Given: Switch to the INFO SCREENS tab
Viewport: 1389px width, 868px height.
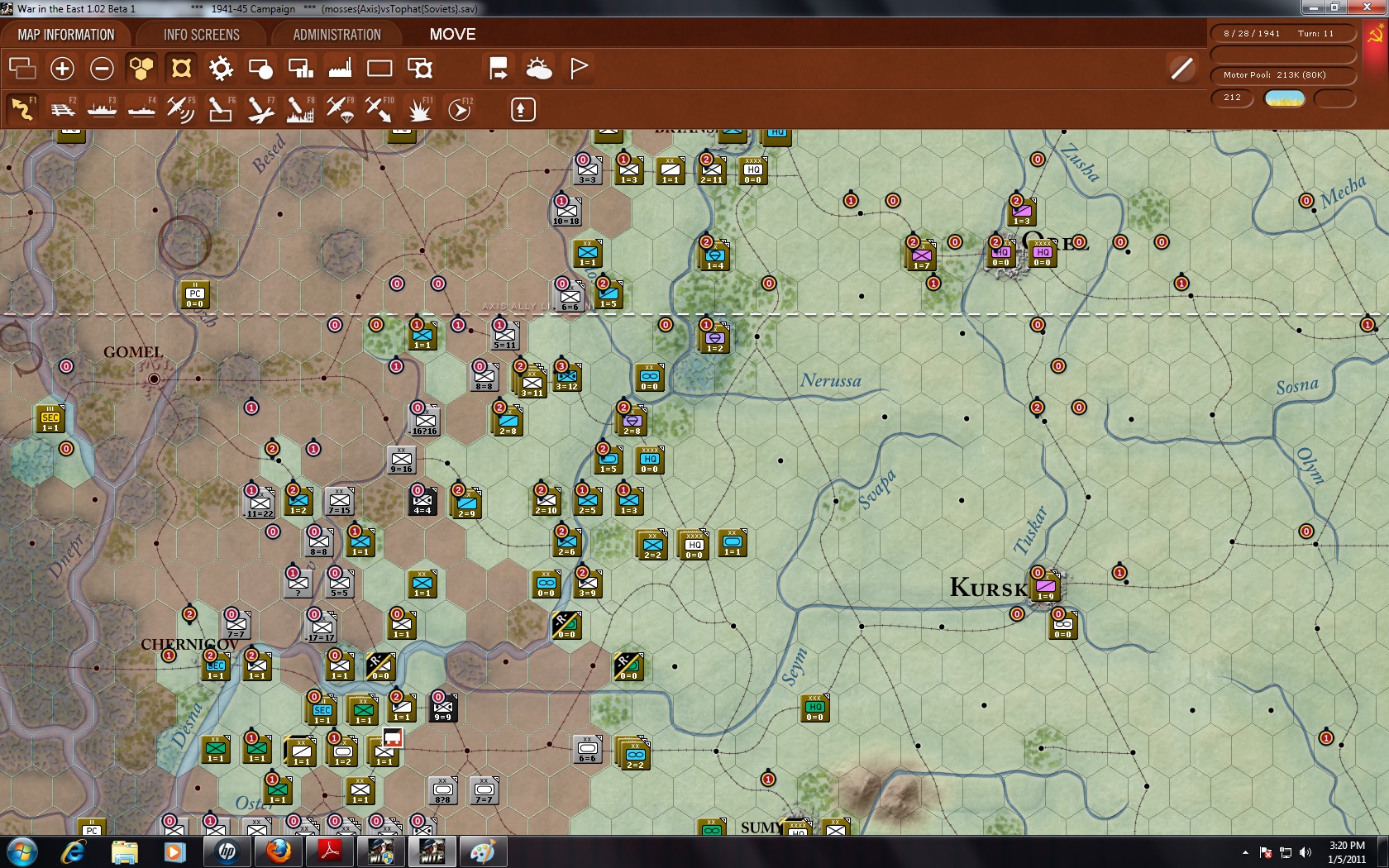Looking at the screenshot, I should pyautogui.click(x=201, y=34).
